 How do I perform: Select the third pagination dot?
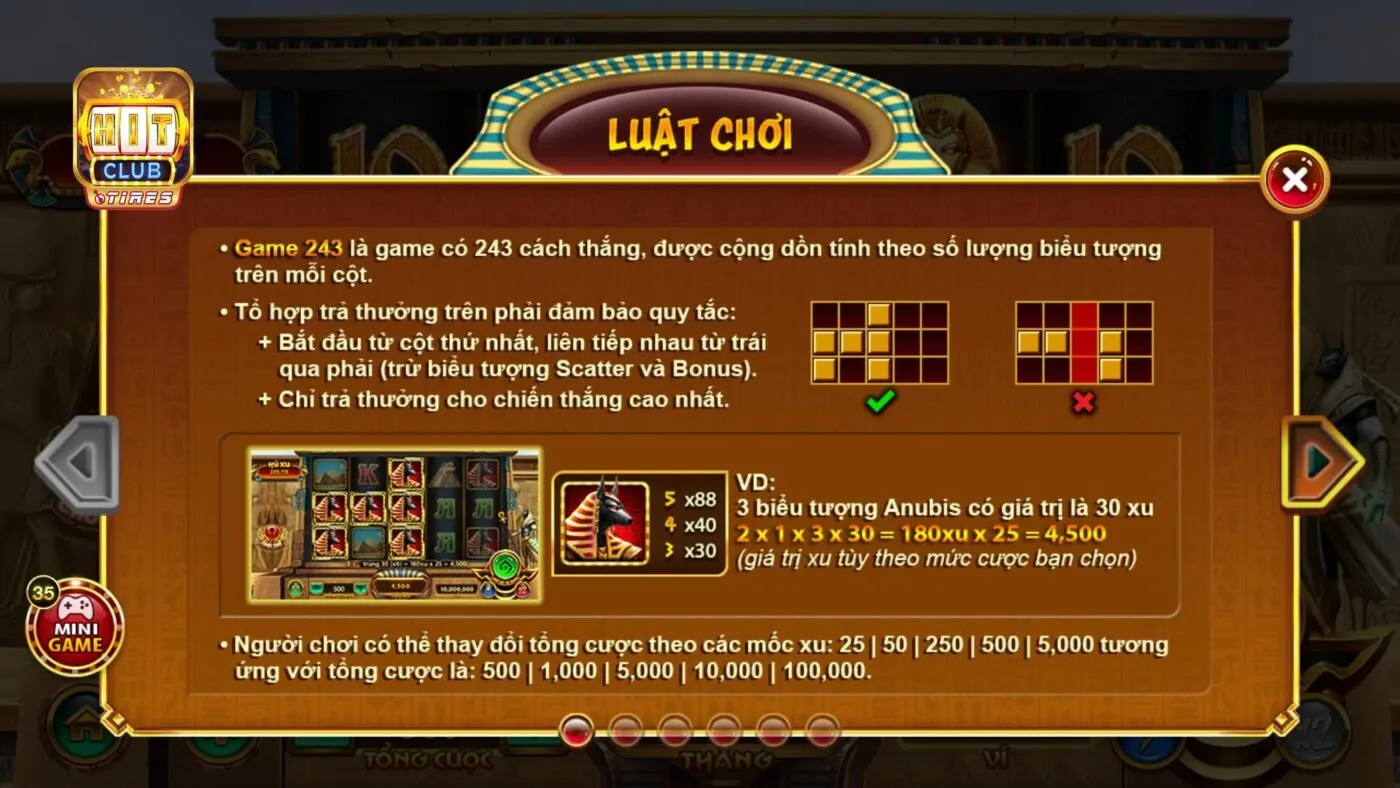point(675,730)
